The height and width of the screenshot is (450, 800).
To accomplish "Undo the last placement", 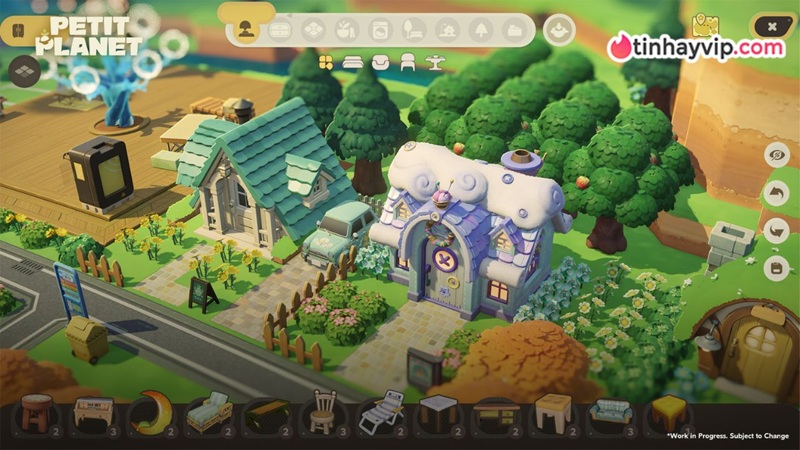I will [776, 192].
